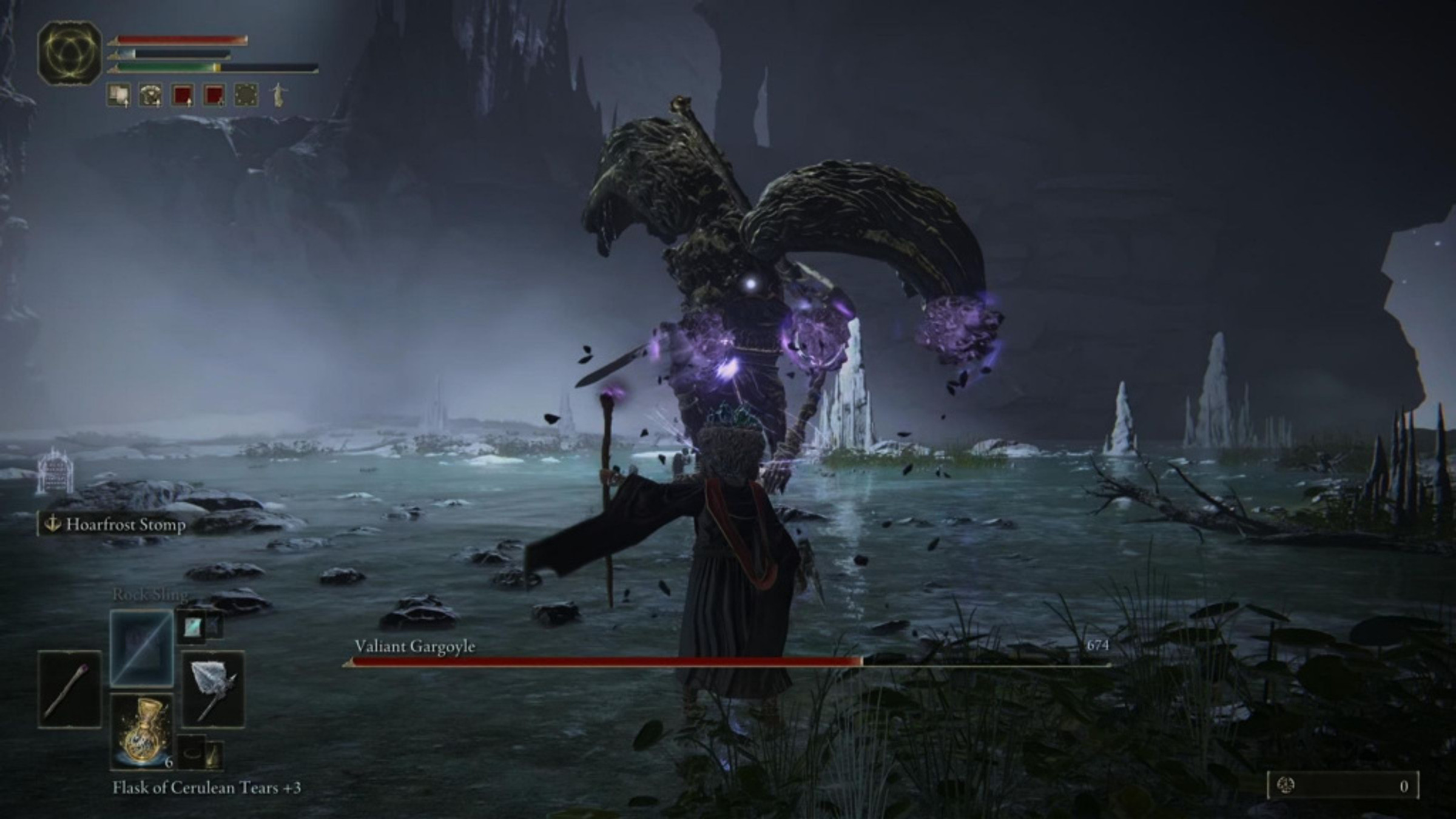The width and height of the screenshot is (1456, 819).
Task: Click the Flask of Cerulean Tears +3 label
Action: [211, 786]
